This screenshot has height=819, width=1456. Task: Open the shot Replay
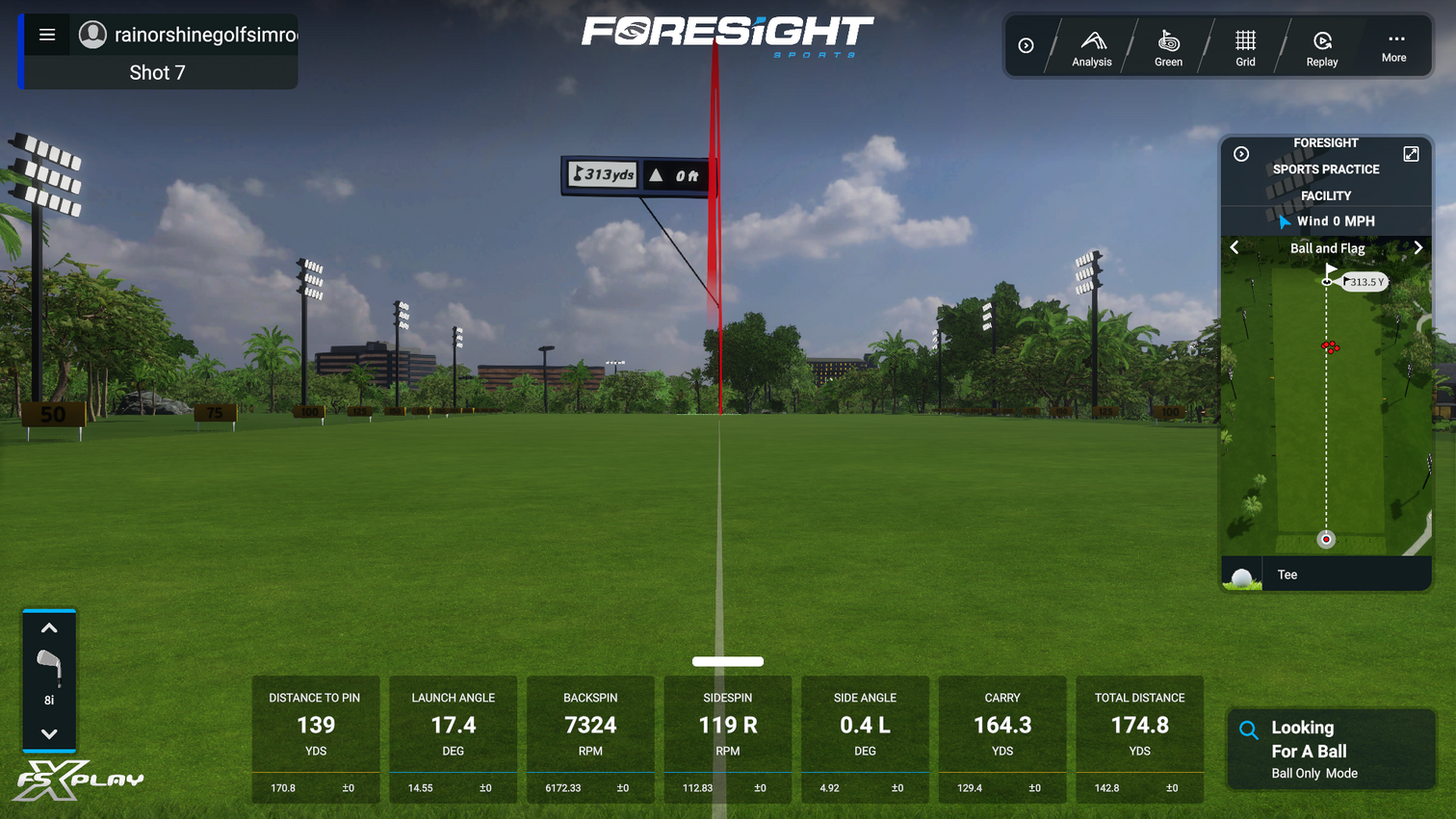click(x=1320, y=45)
